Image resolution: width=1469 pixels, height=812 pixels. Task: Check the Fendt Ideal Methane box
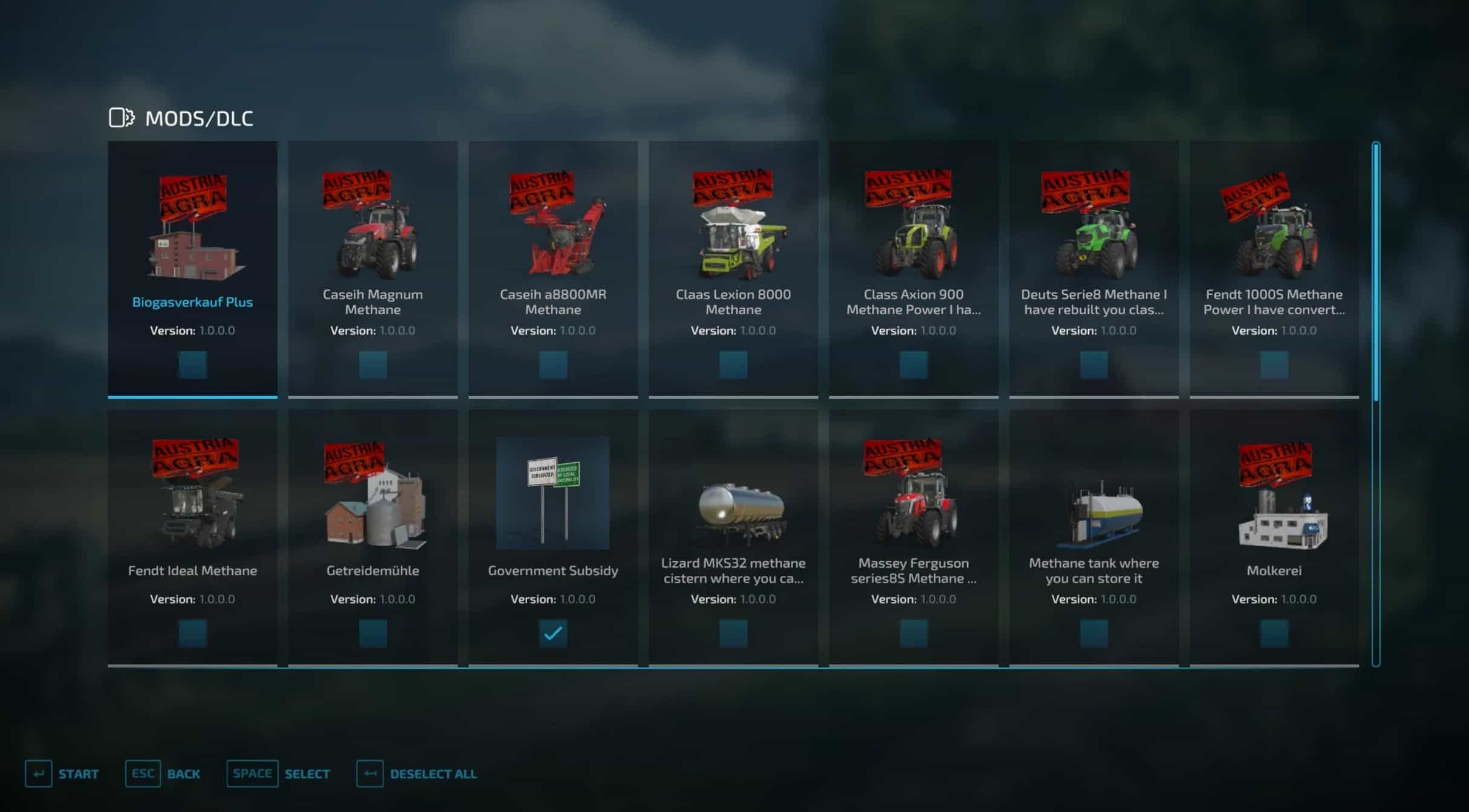tap(192, 633)
